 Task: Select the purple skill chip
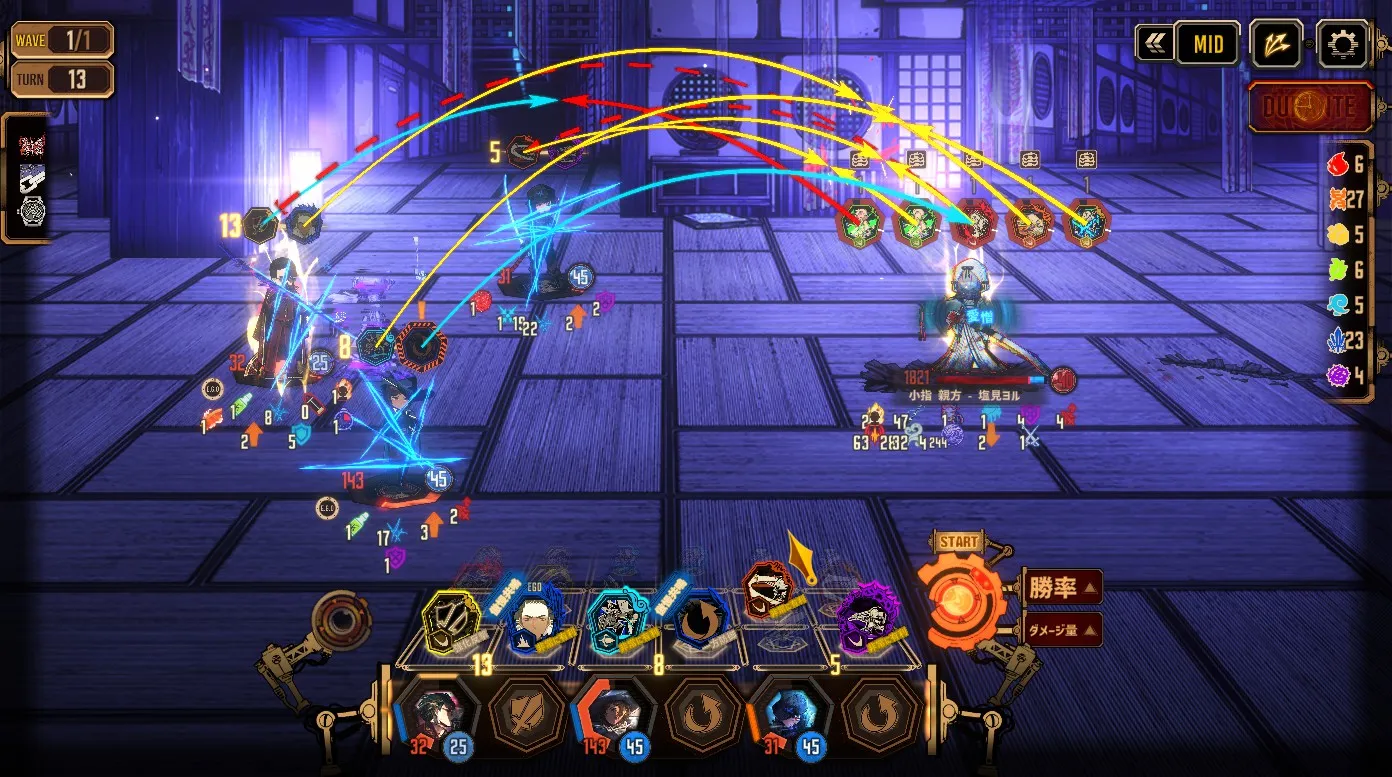pyautogui.click(x=865, y=620)
